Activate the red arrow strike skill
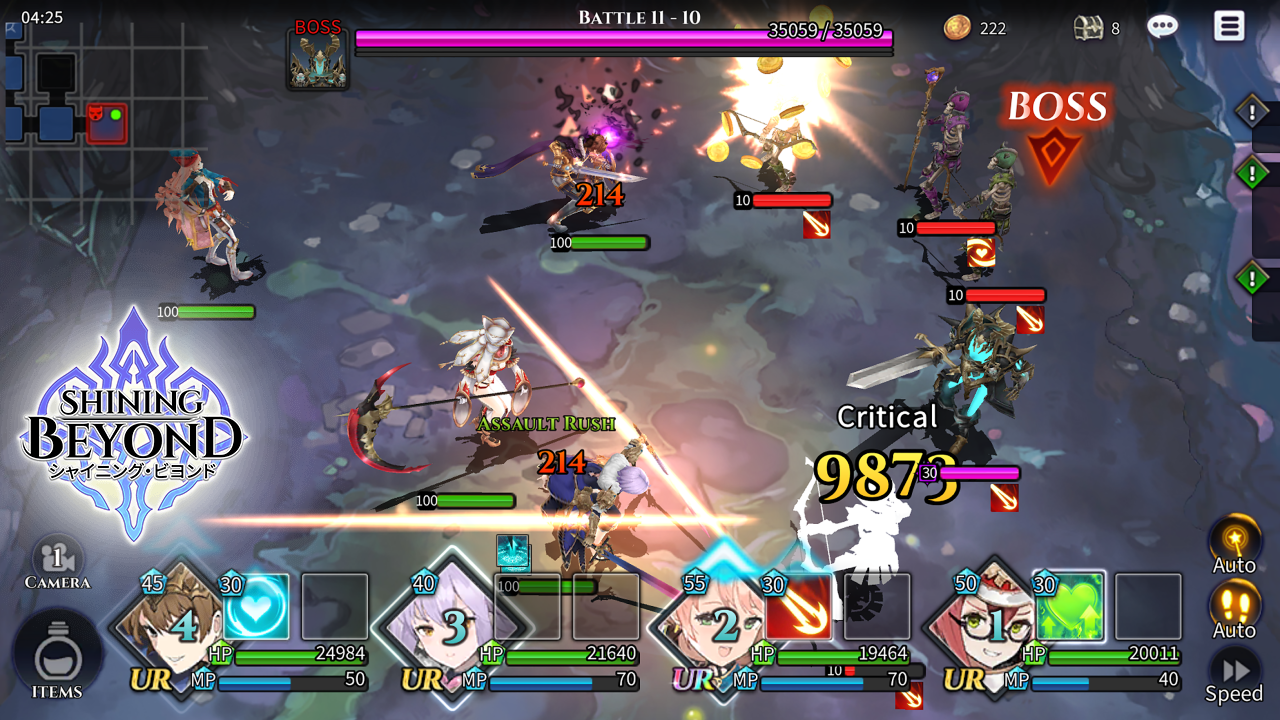The image size is (1280, 720). [x=799, y=606]
